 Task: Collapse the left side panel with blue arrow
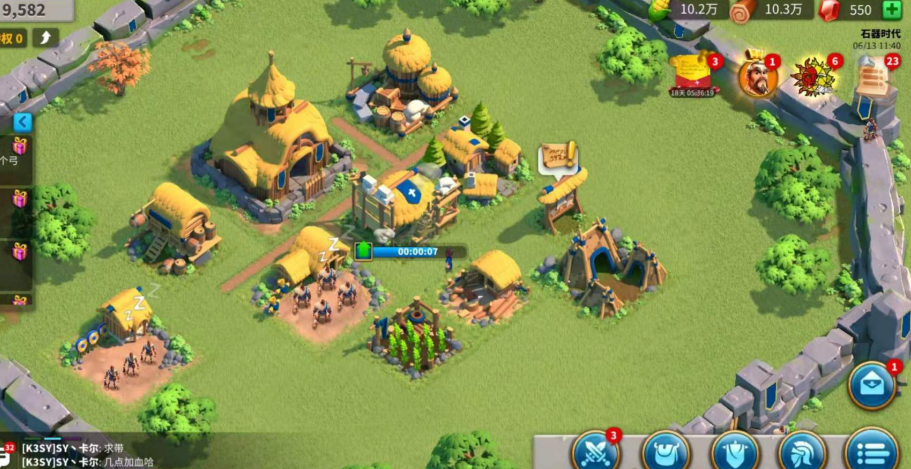tap(22, 122)
